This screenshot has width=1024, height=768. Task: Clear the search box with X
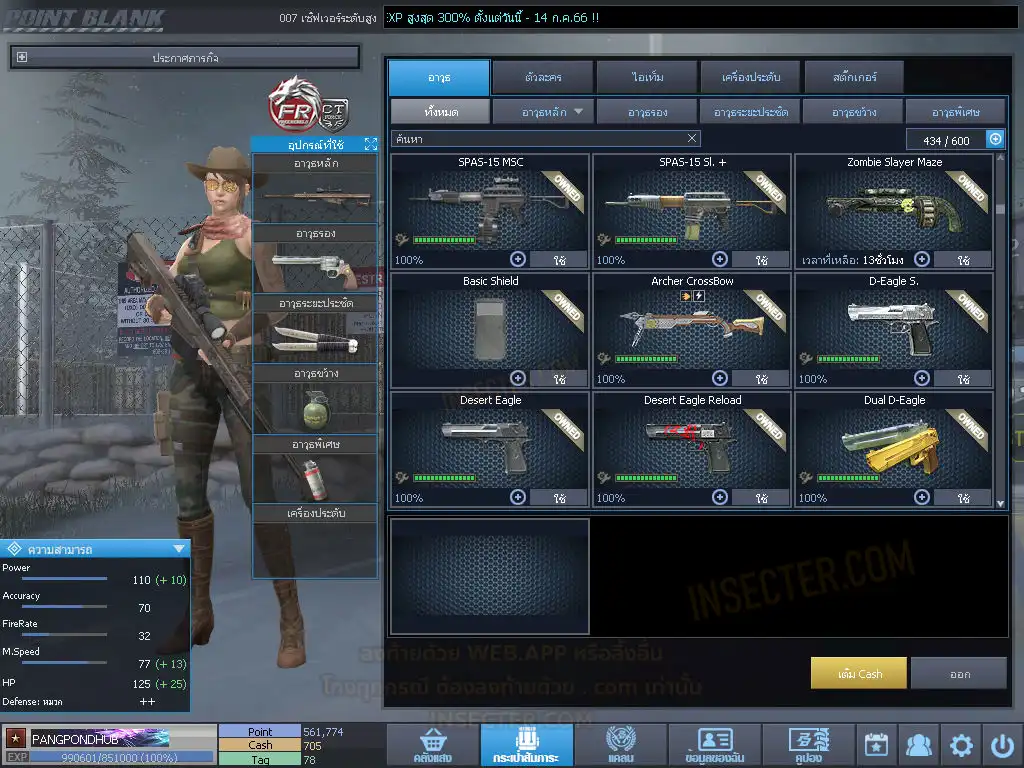692,139
